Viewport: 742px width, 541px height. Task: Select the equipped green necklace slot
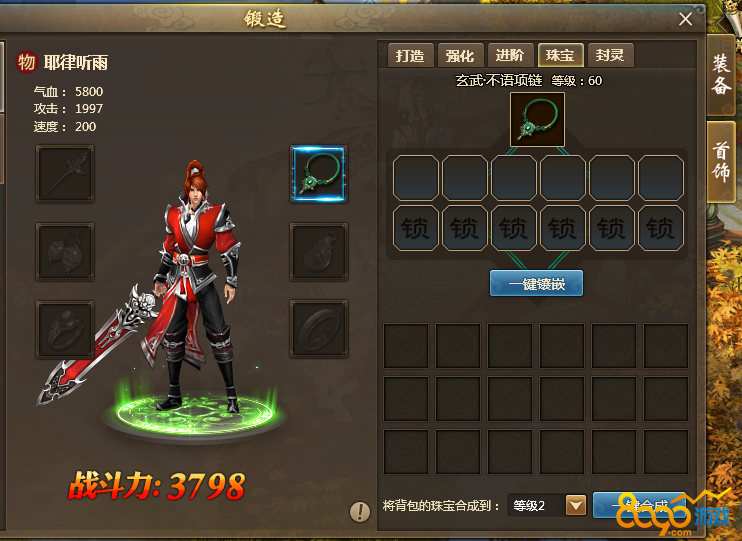[318, 173]
